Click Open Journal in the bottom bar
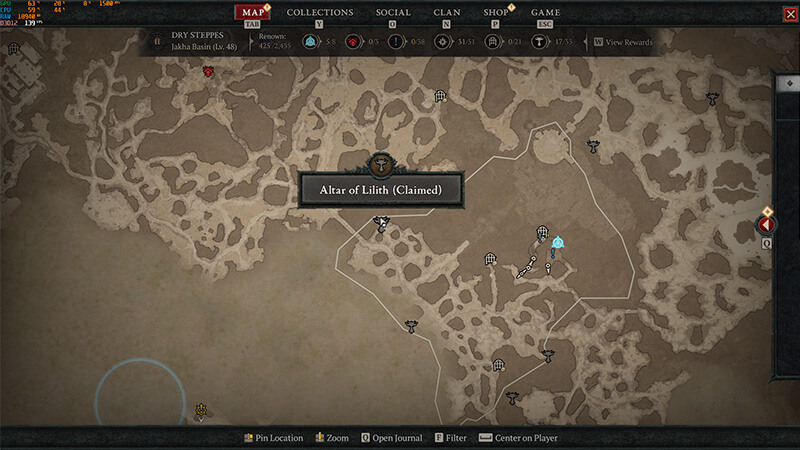The image size is (800, 450). pos(391,438)
